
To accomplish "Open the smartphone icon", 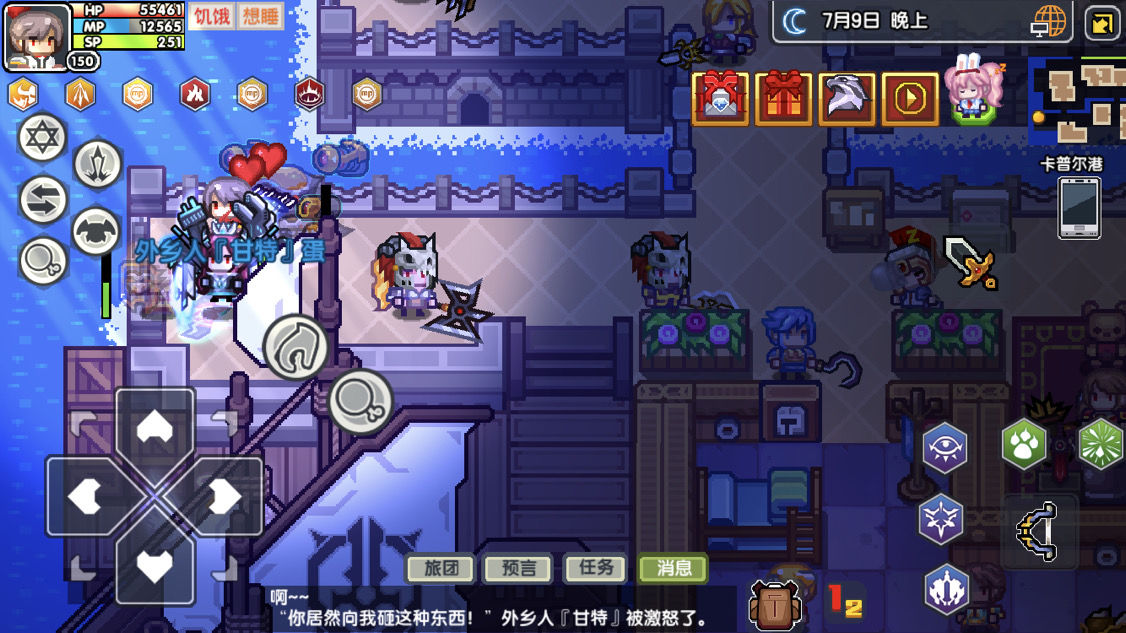I will [1078, 208].
